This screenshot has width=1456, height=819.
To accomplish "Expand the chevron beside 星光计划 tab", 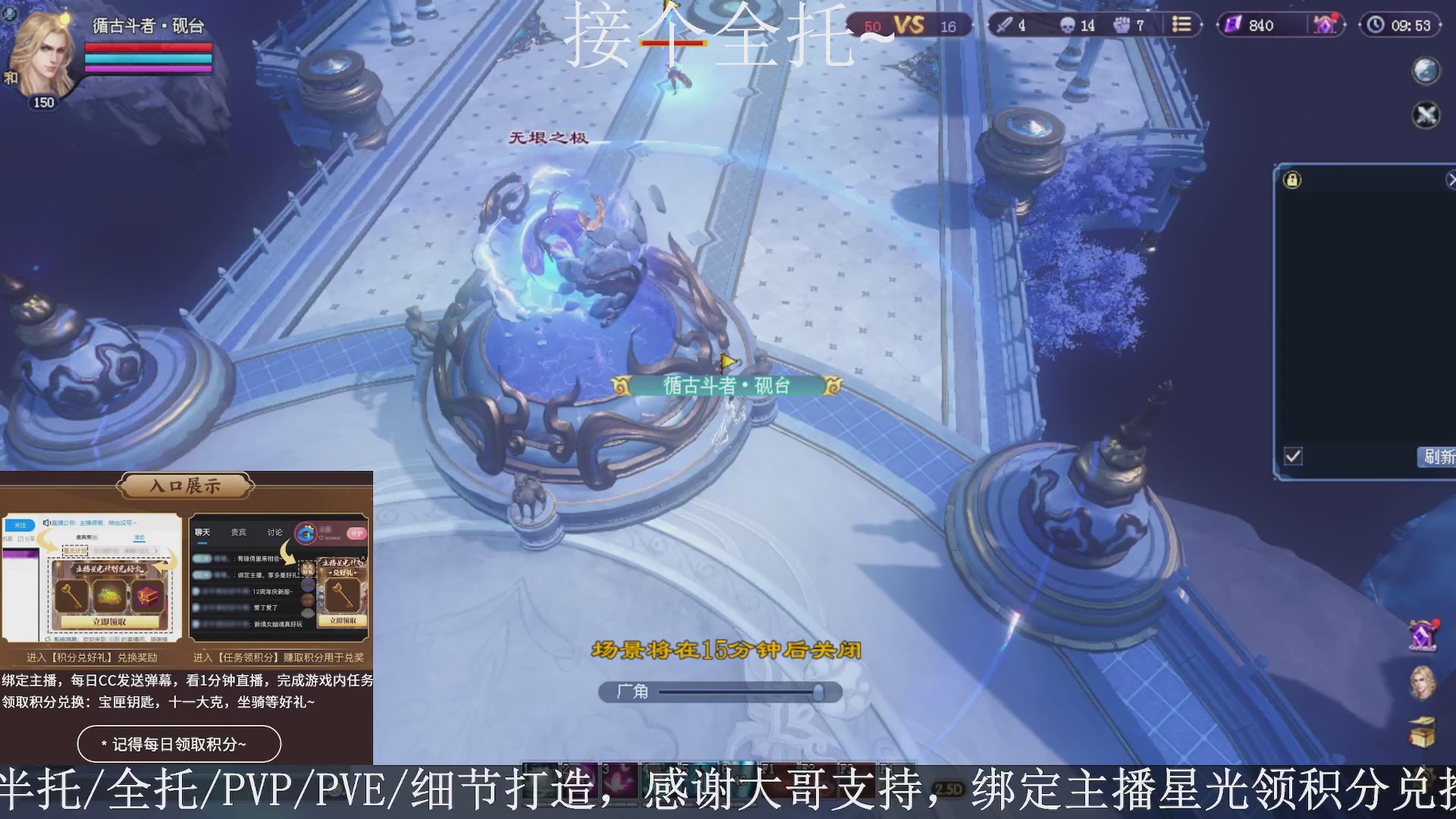I will coord(156,550).
